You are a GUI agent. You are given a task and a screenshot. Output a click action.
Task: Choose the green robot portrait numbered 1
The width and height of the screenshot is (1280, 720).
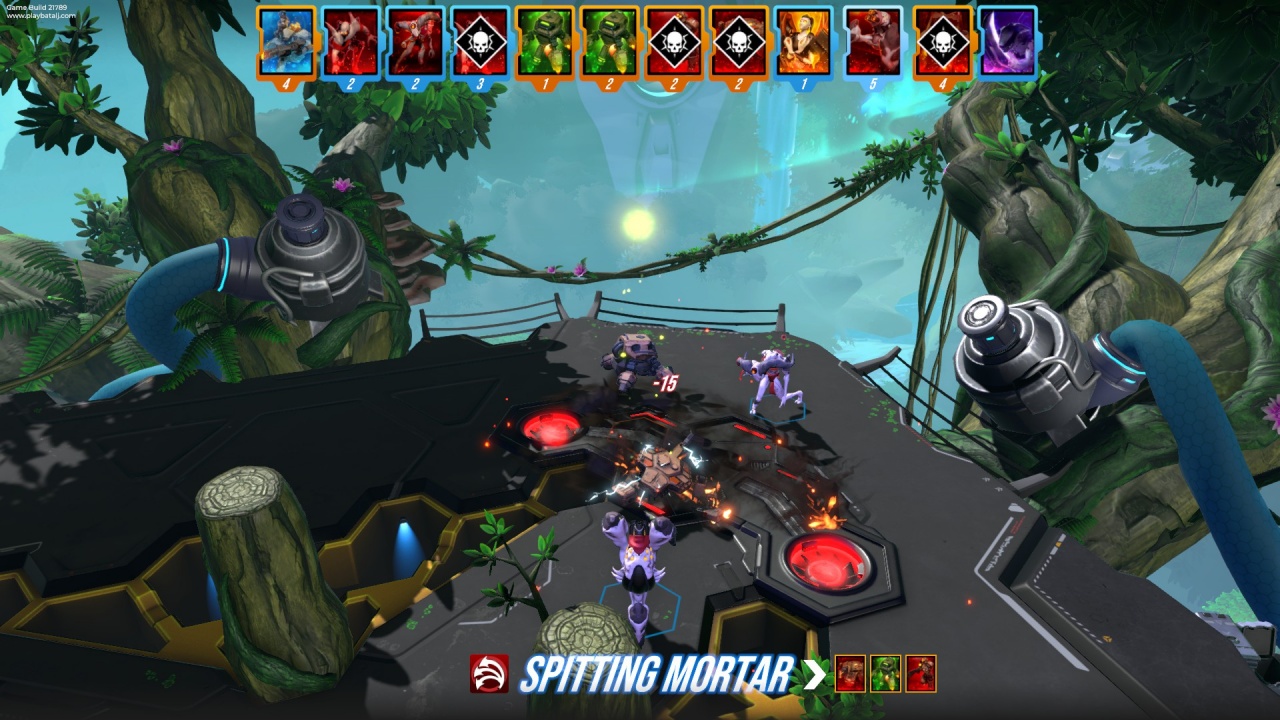coord(545,42)
